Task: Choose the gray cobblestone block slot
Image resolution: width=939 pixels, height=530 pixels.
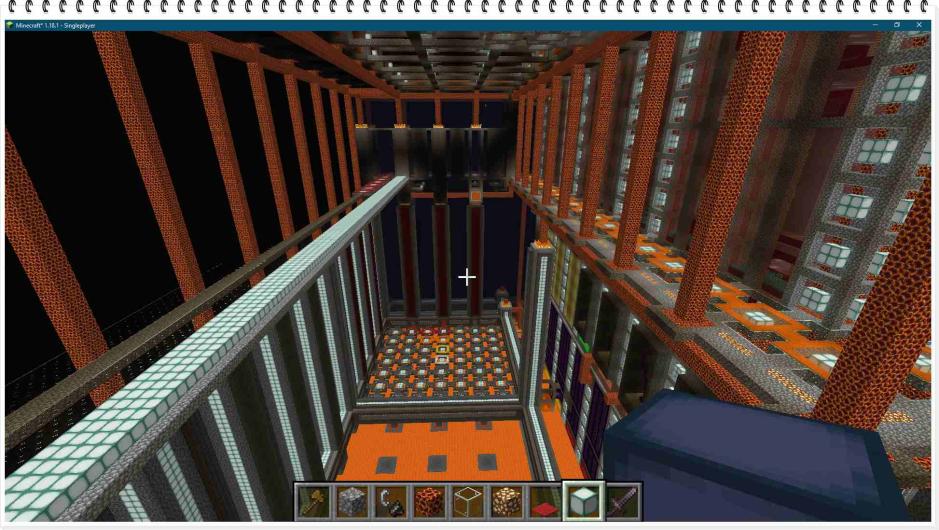Action: pos(351,501)
